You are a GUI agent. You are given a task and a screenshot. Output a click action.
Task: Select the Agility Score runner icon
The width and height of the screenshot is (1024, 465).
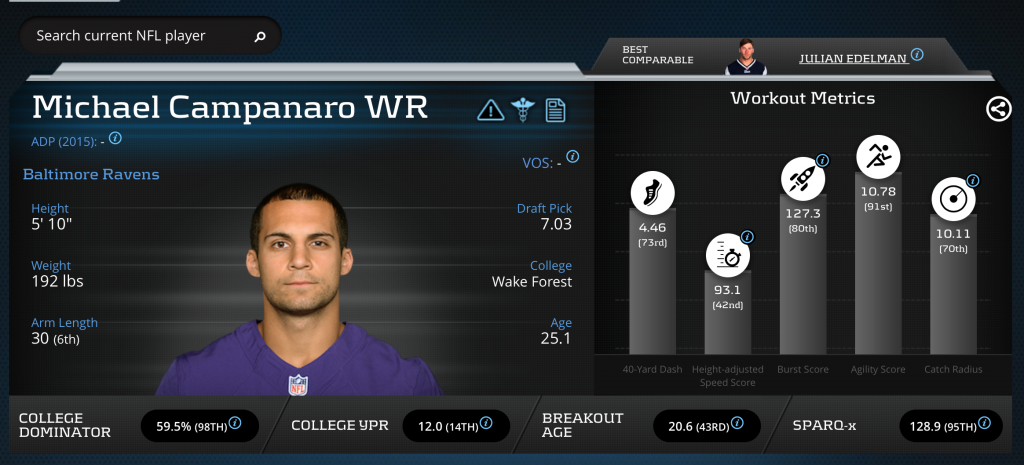point(878,156)
